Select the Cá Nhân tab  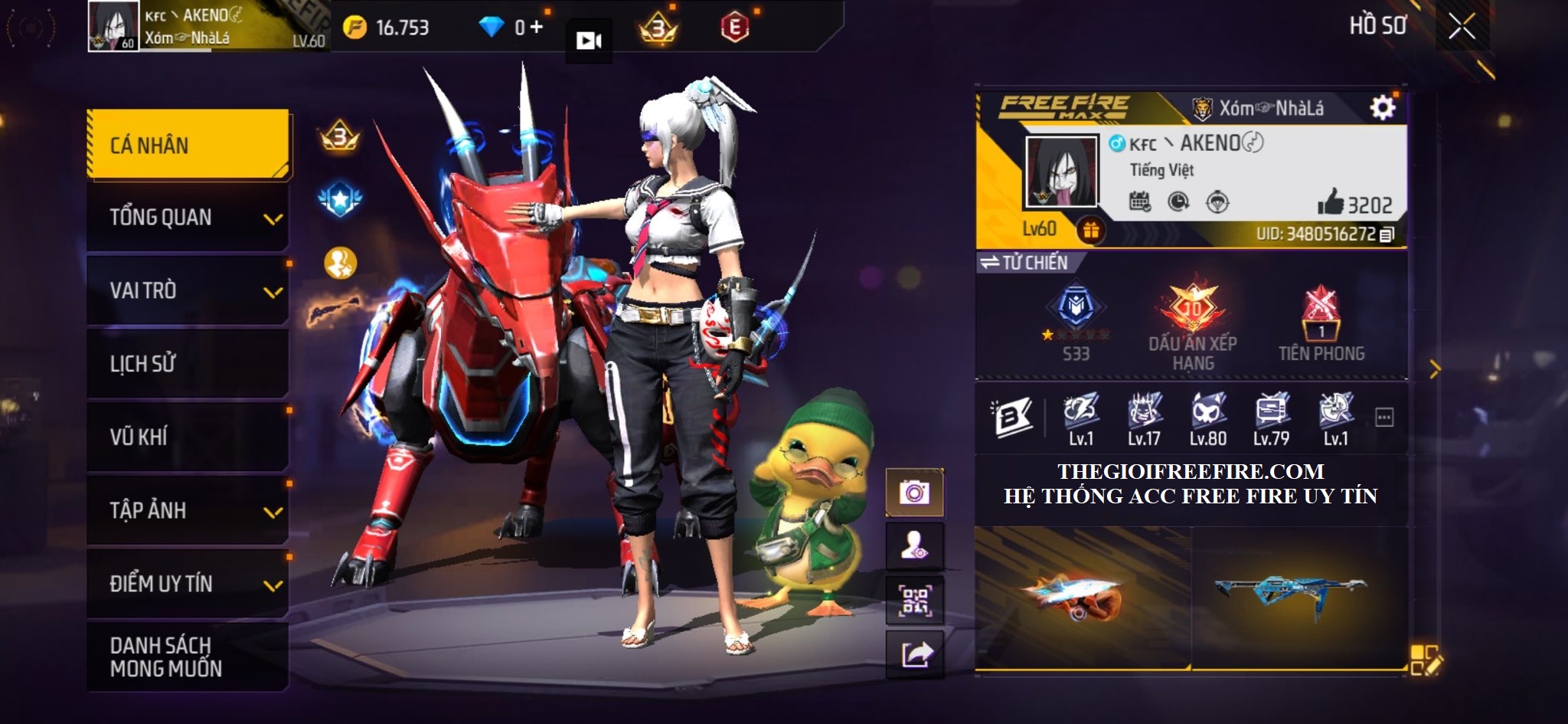[x=188, y=145]
